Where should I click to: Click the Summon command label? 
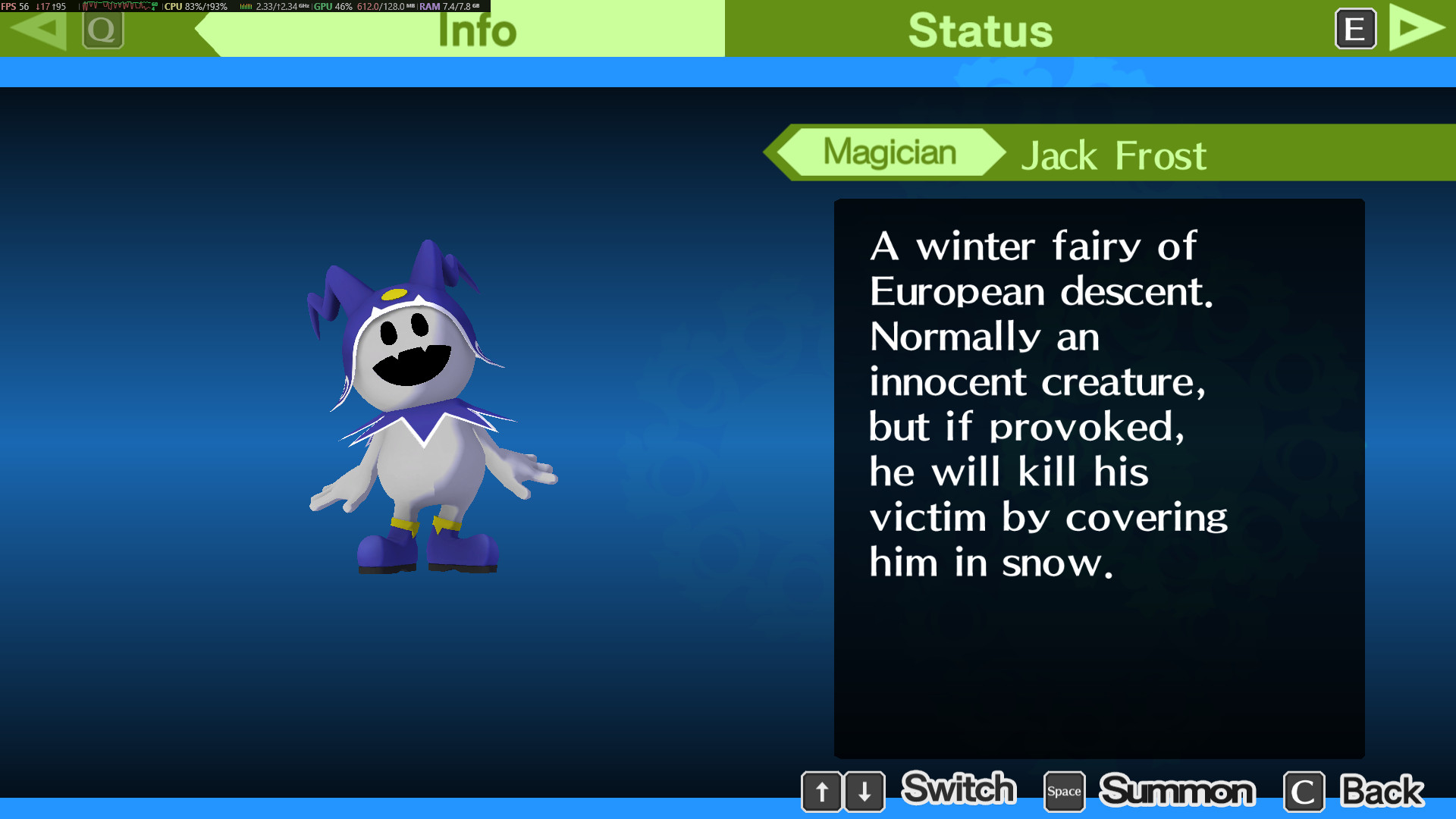pyautogui.click(x=1178, y=791)
